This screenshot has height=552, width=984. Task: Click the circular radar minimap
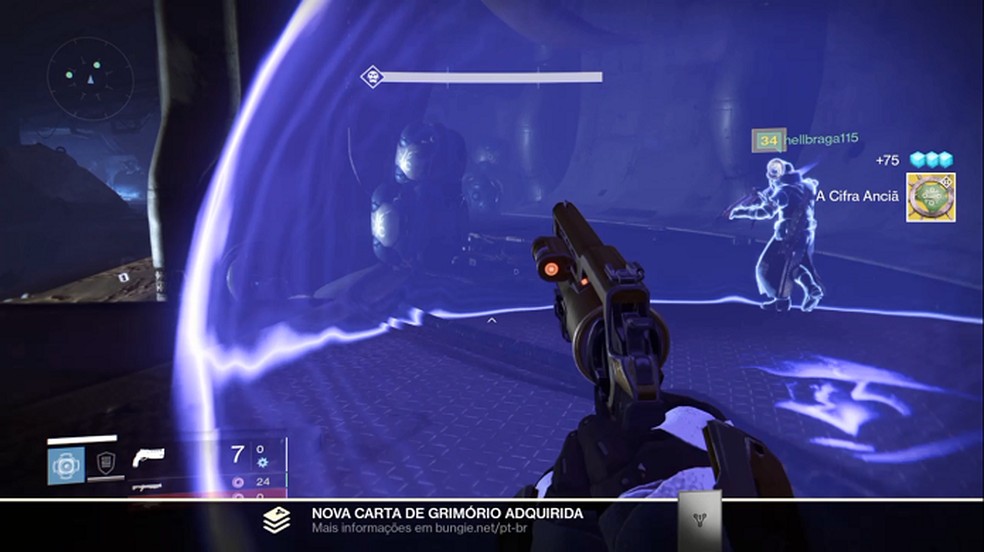(89, 74)
